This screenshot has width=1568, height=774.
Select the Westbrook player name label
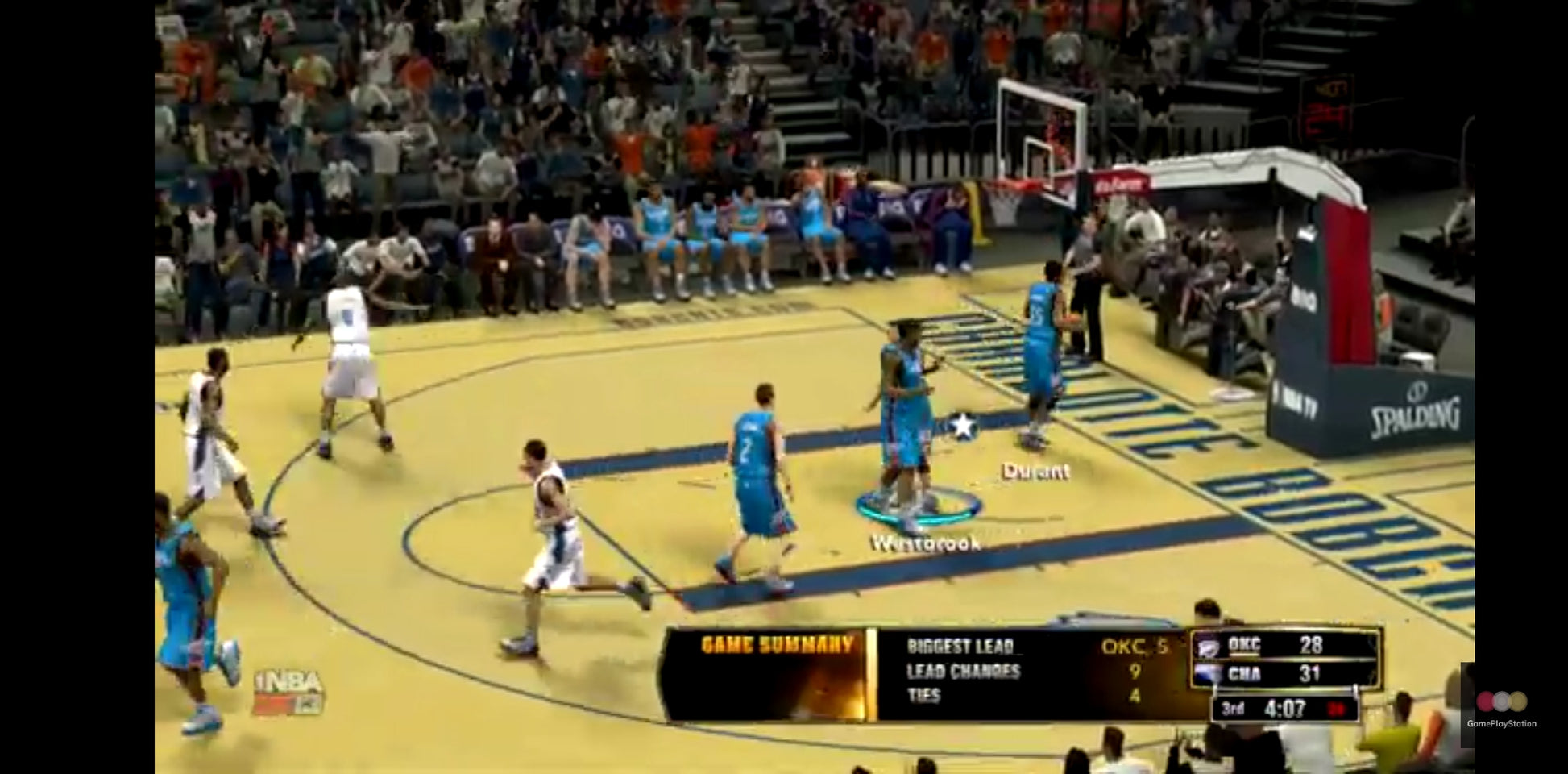tap(926, 543)
